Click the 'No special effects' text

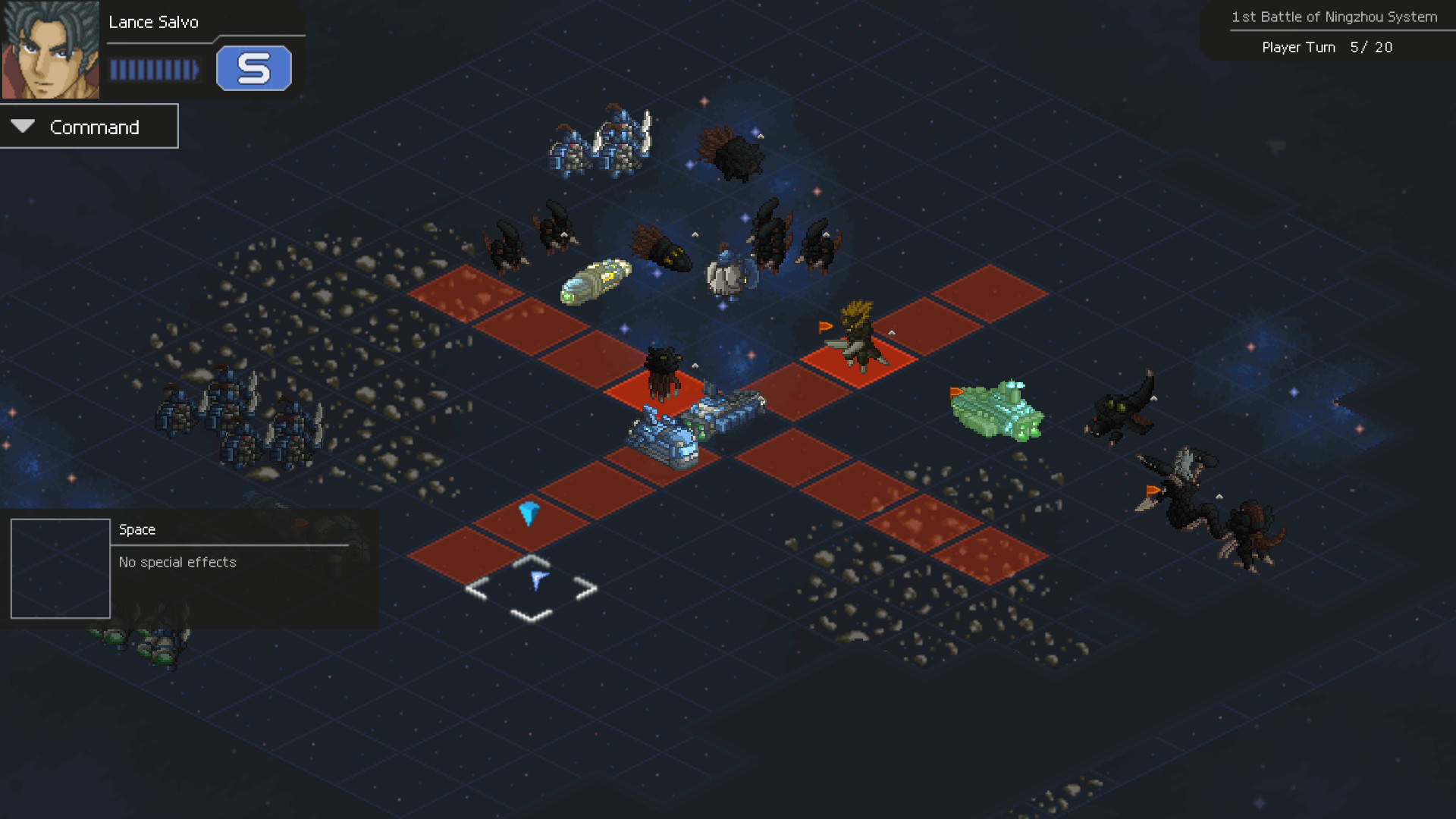(176, 562)
